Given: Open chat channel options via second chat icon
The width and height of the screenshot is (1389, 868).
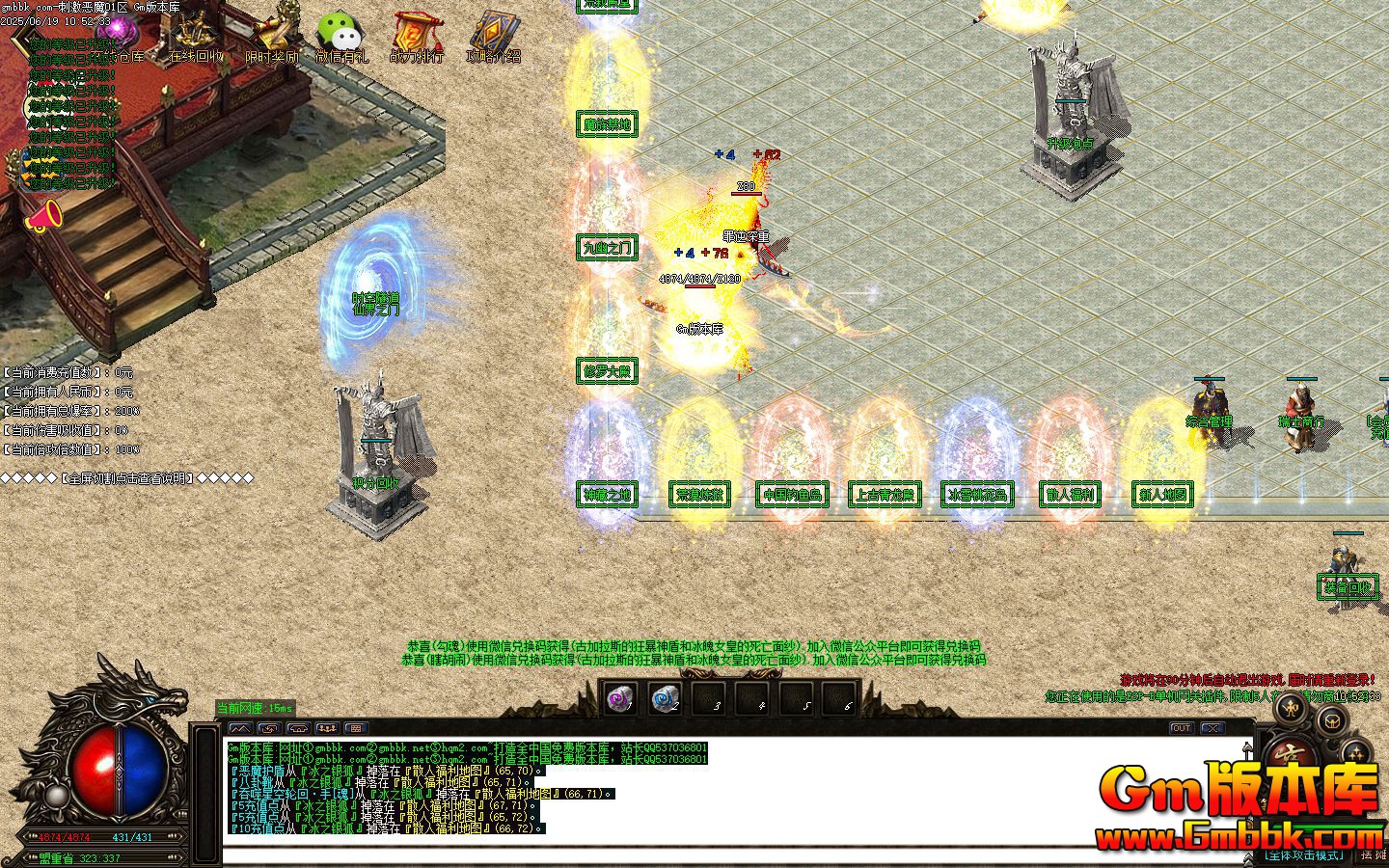Looking at the screenshot, I should coord(270,727).
